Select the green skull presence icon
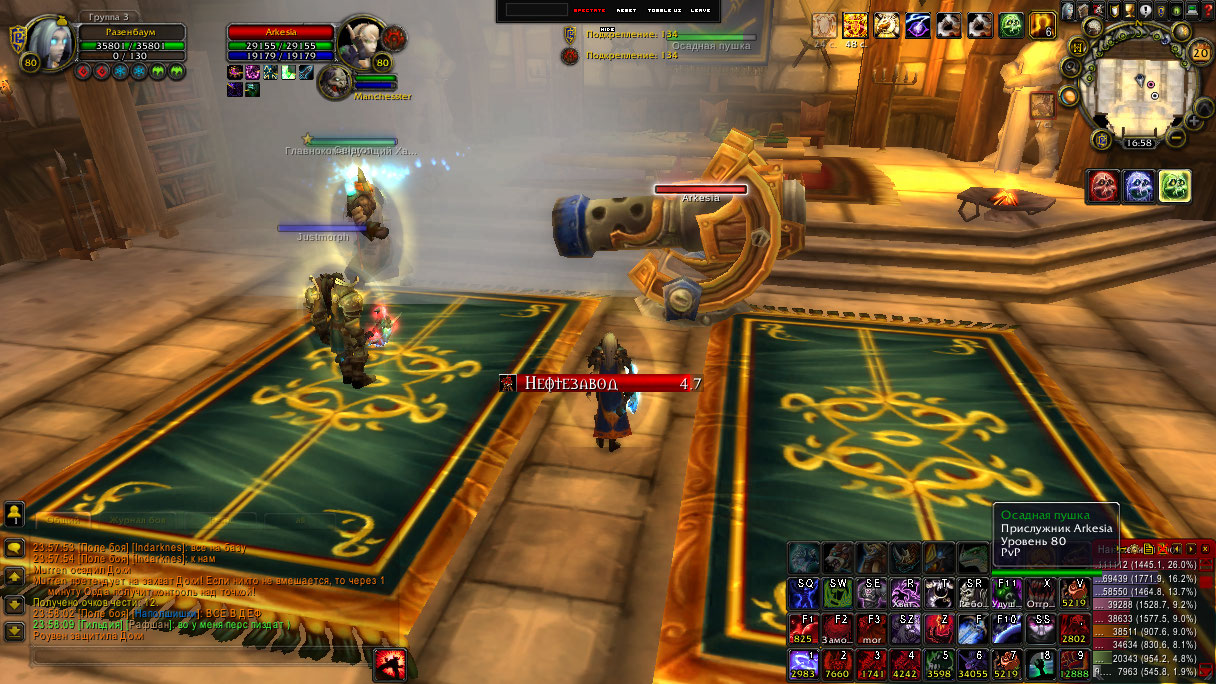 point(1174,186)
